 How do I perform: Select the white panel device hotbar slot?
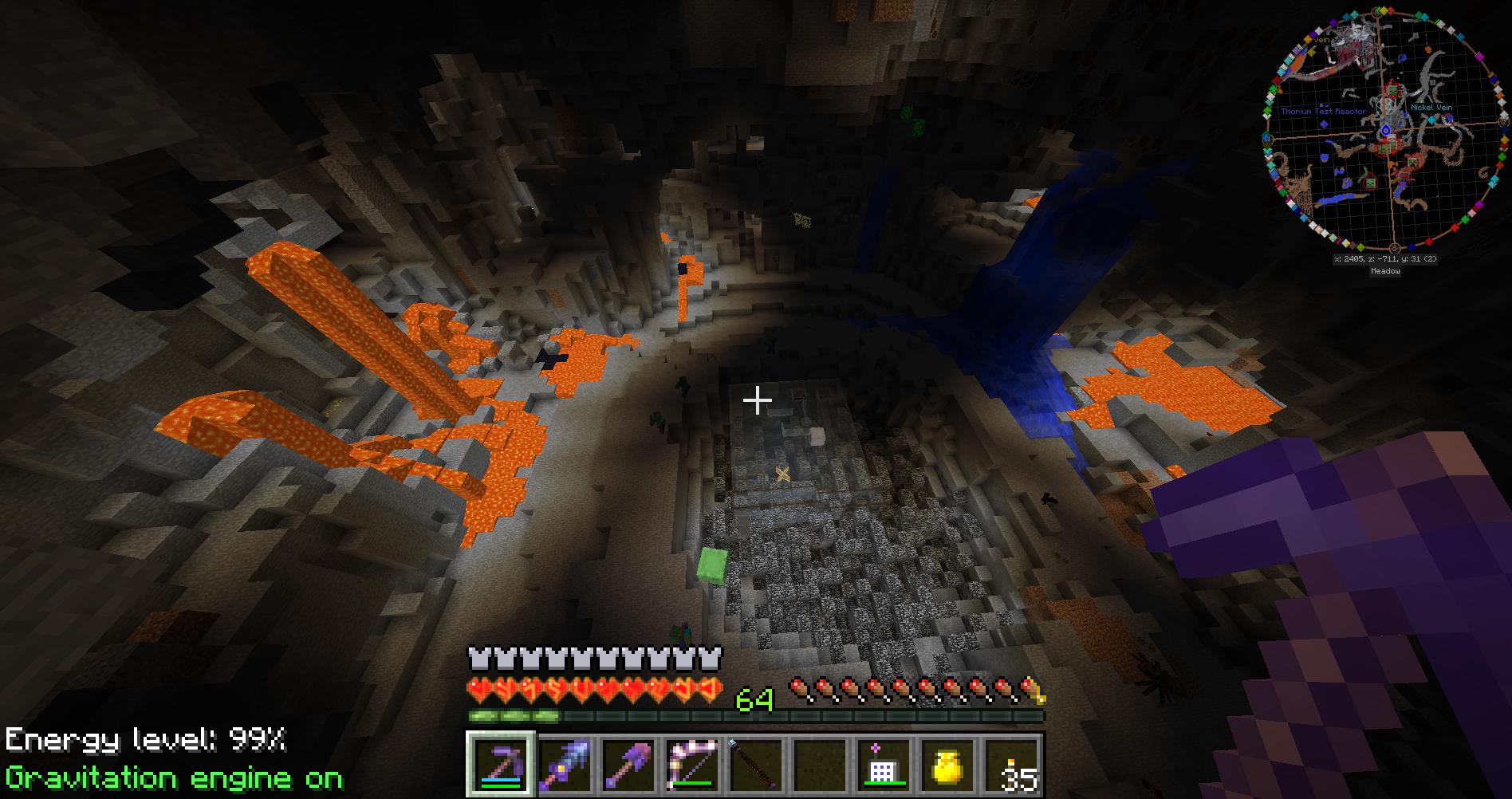click(x=884, y=764)
